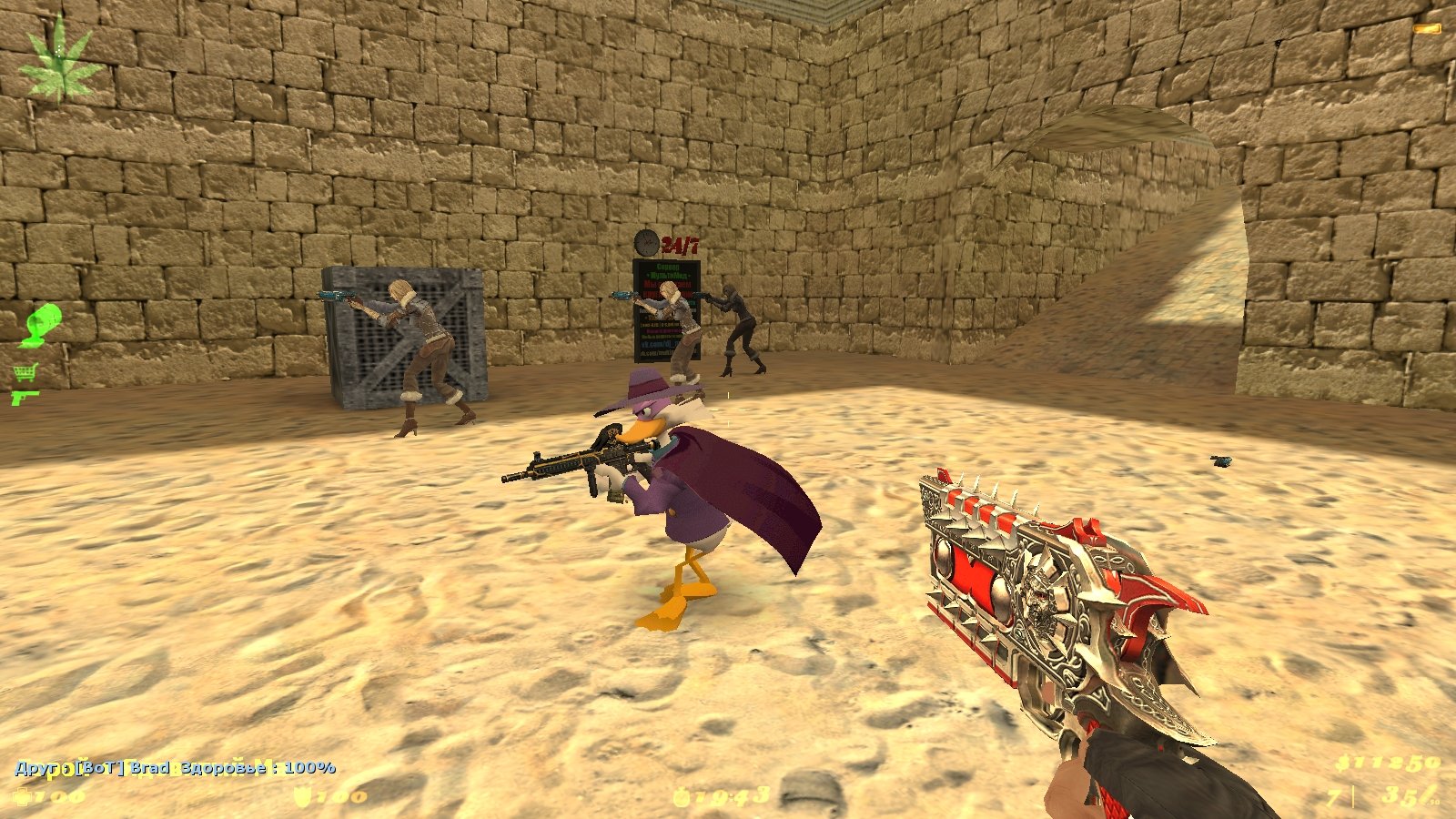Screen dimensions: 1456x819
Task: Click the small orange flashlight battery indicator
Action: tap(1427, 28)
